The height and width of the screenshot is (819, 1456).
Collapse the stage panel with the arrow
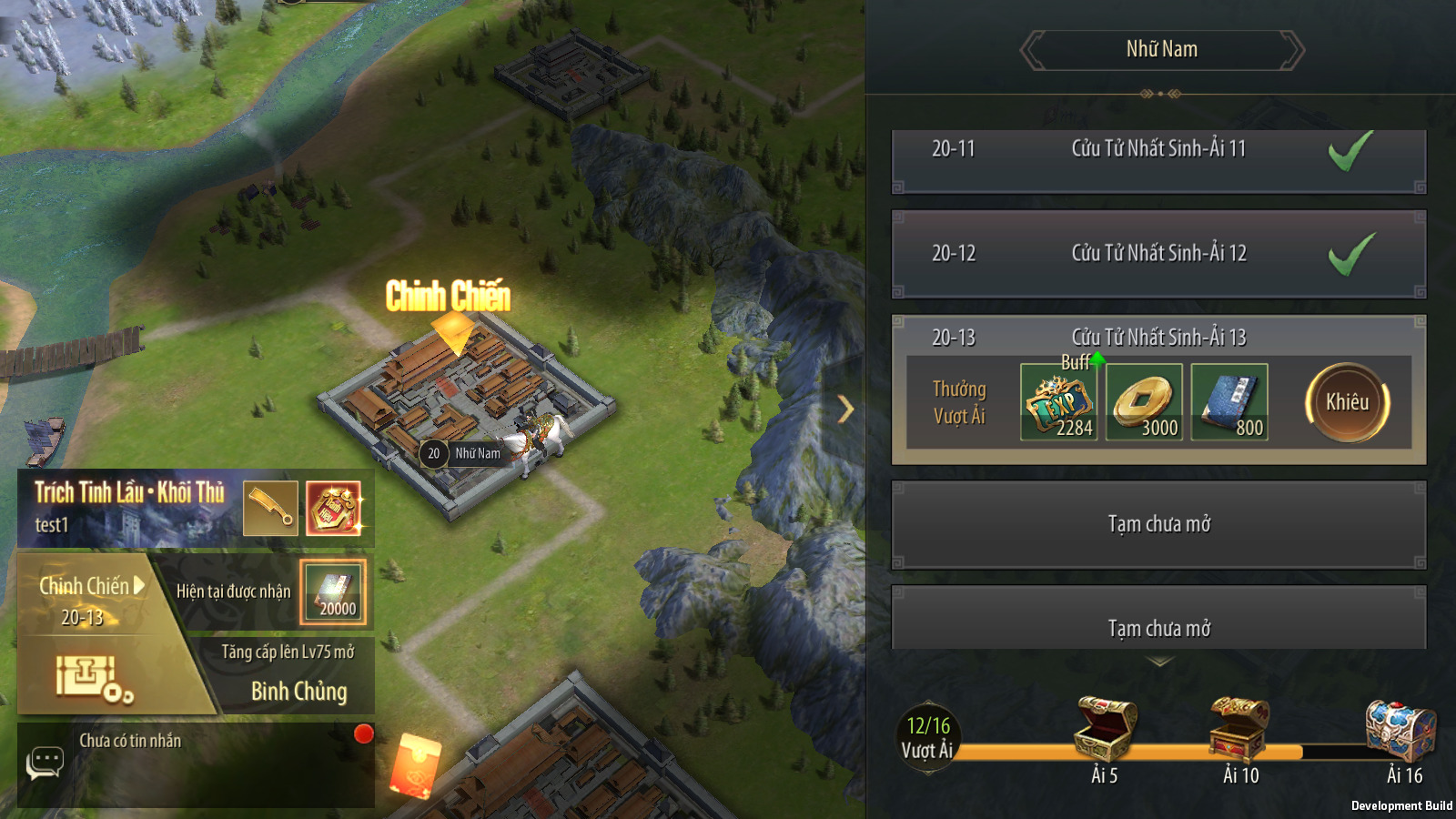pyautogui.click(x=845, y=409)
